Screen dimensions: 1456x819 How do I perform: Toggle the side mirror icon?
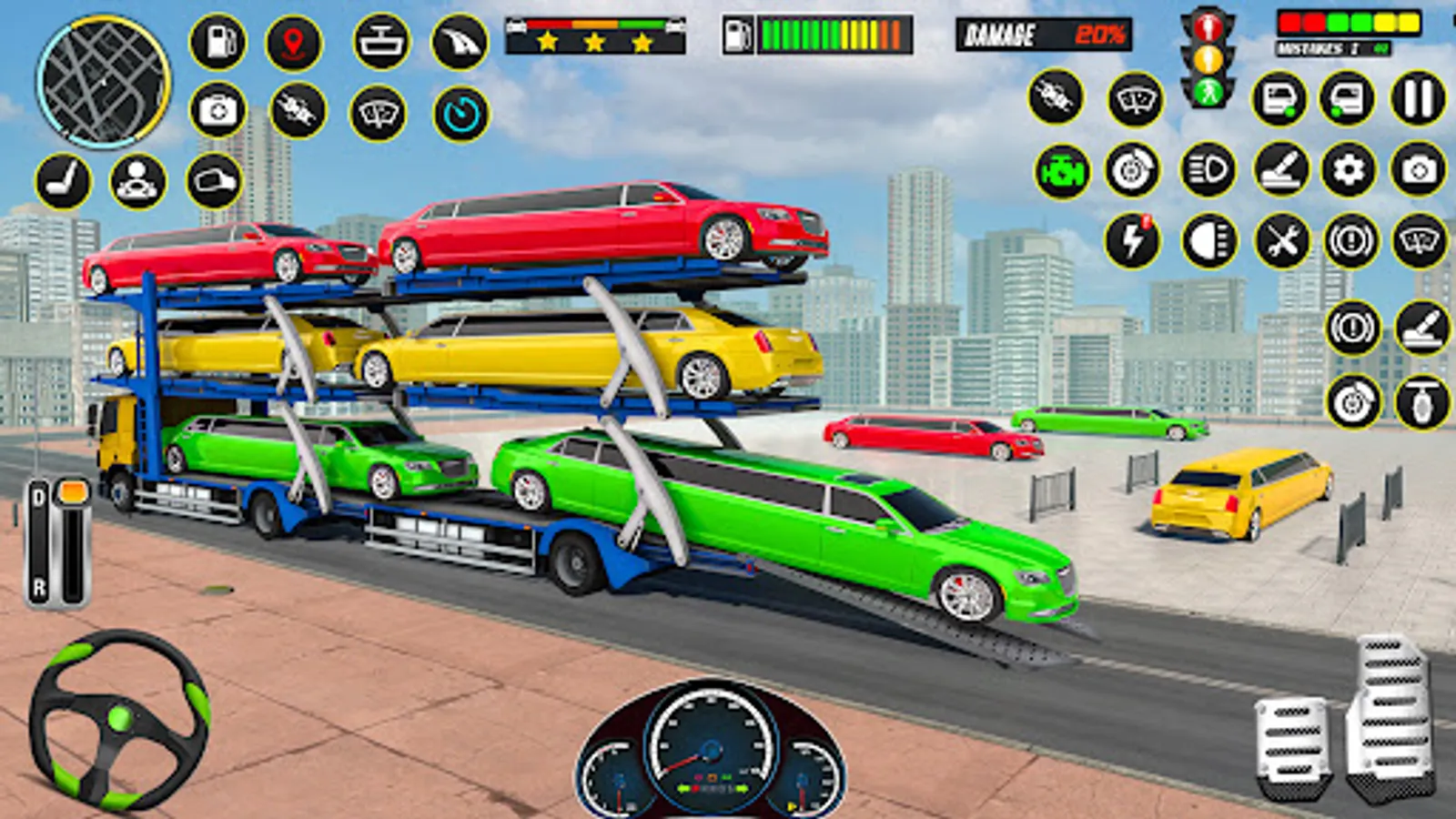(215, 180)
